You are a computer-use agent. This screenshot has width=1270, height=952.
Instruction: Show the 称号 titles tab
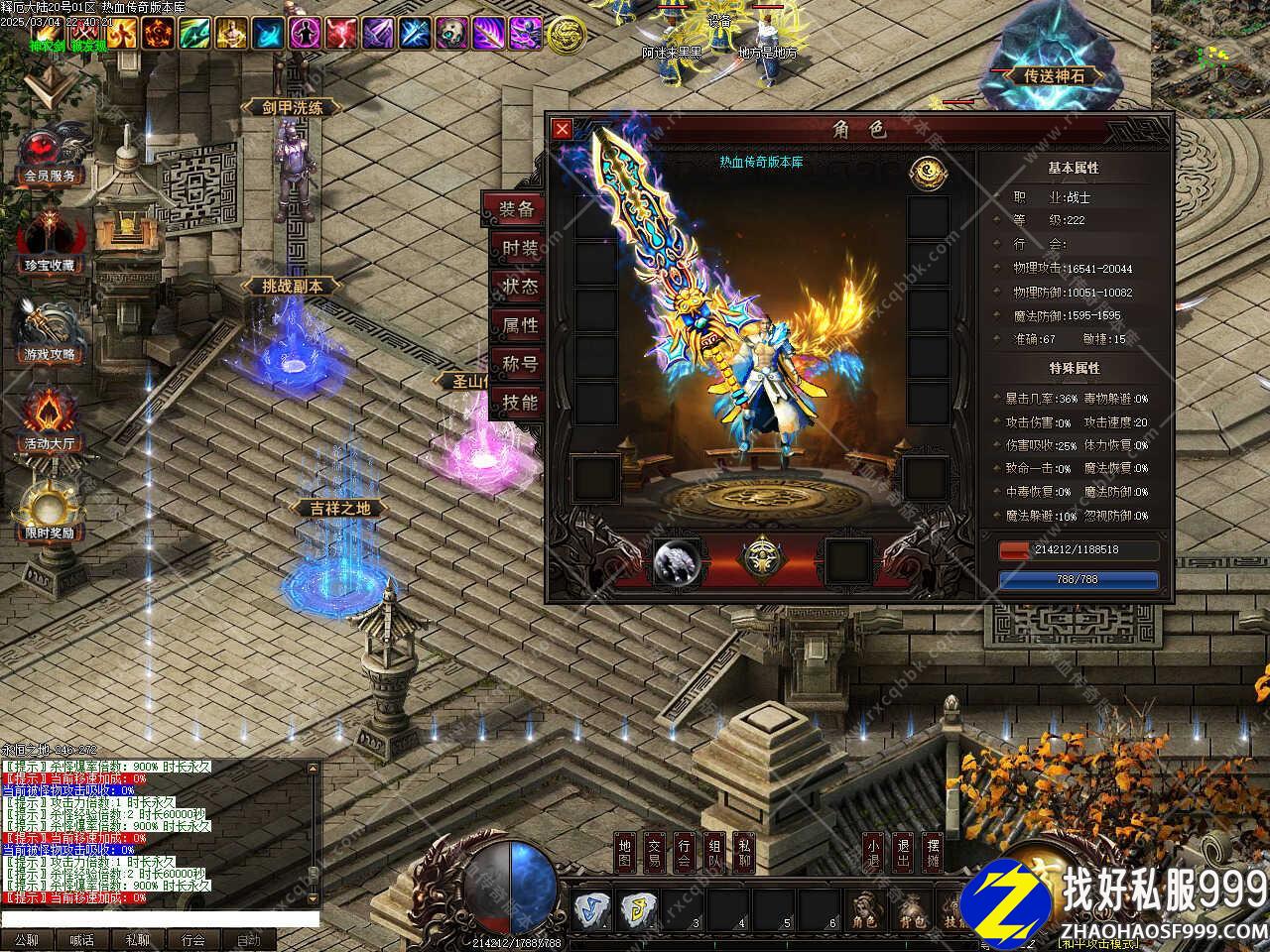point(518,363)
